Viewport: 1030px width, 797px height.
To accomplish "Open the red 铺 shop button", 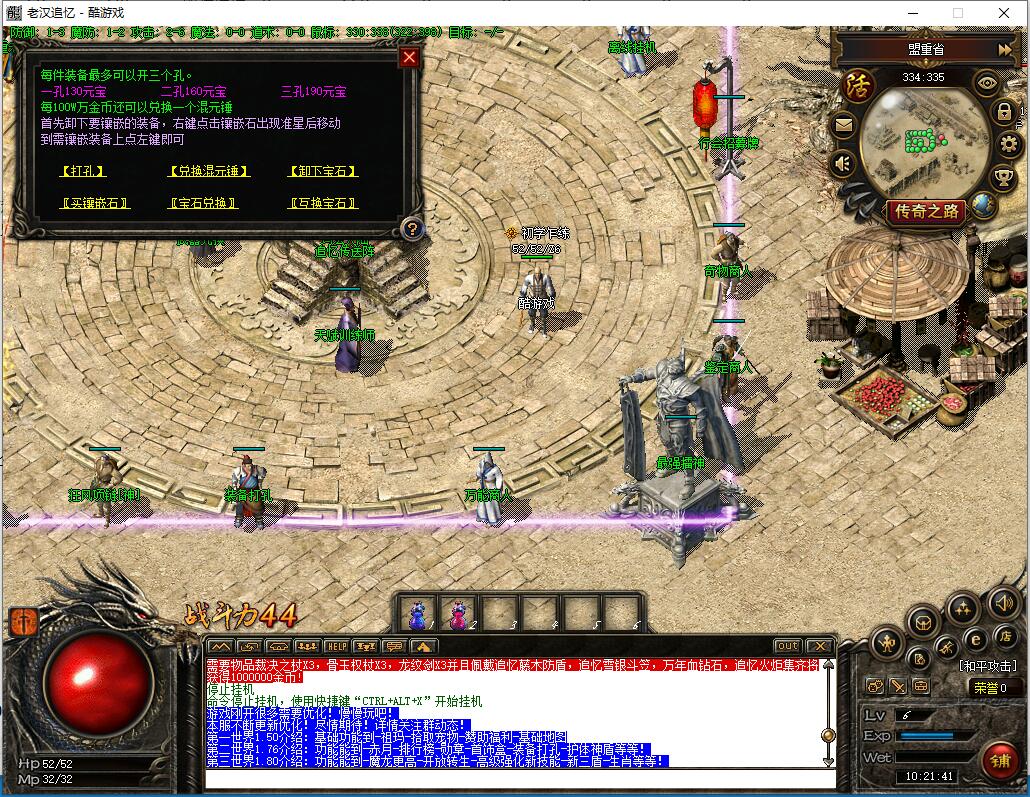I will tap(998, 761).
